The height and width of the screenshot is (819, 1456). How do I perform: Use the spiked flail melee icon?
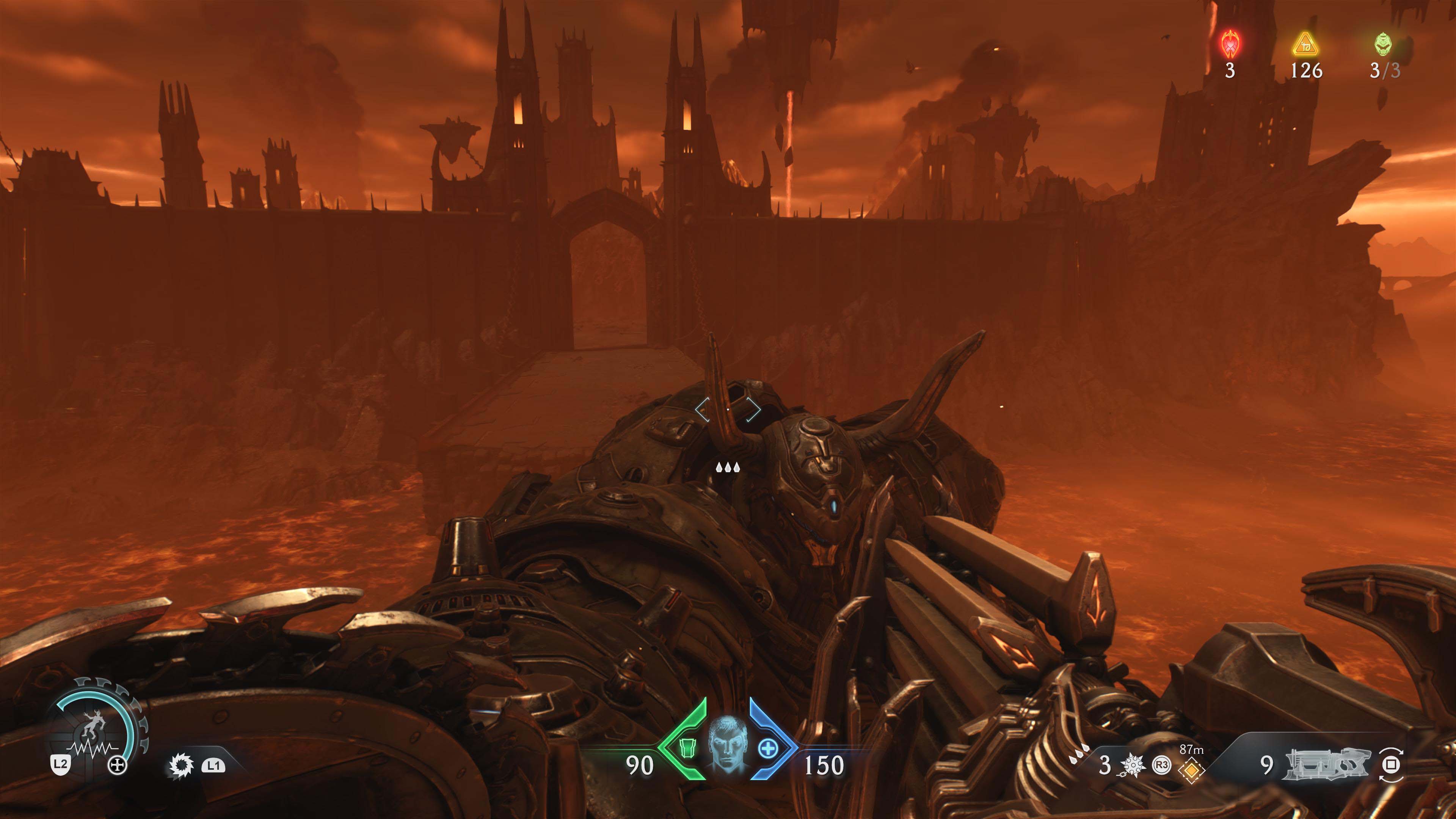[x=1132, y=765]
